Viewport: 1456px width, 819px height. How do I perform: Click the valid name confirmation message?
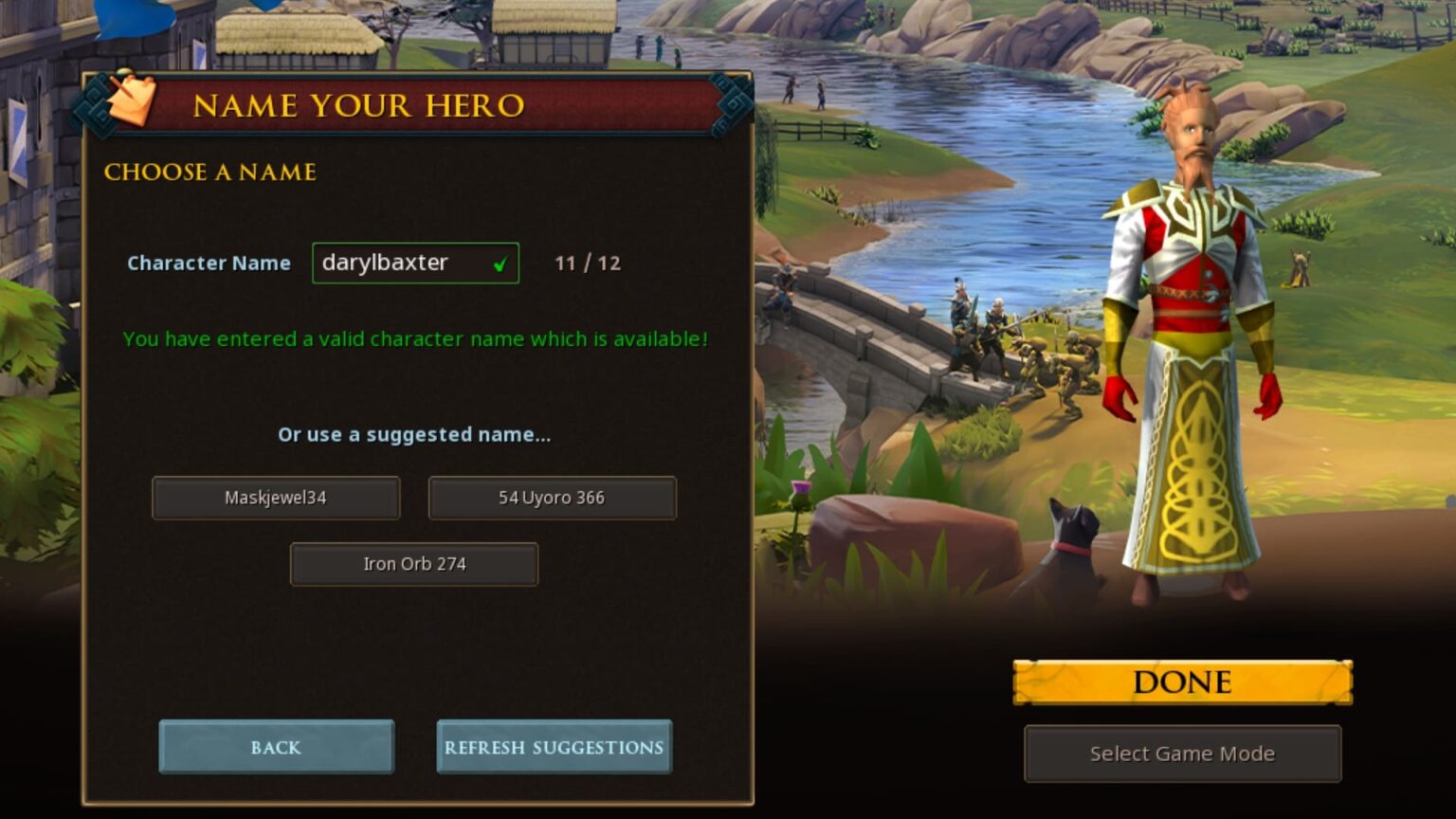coord(414,338)
